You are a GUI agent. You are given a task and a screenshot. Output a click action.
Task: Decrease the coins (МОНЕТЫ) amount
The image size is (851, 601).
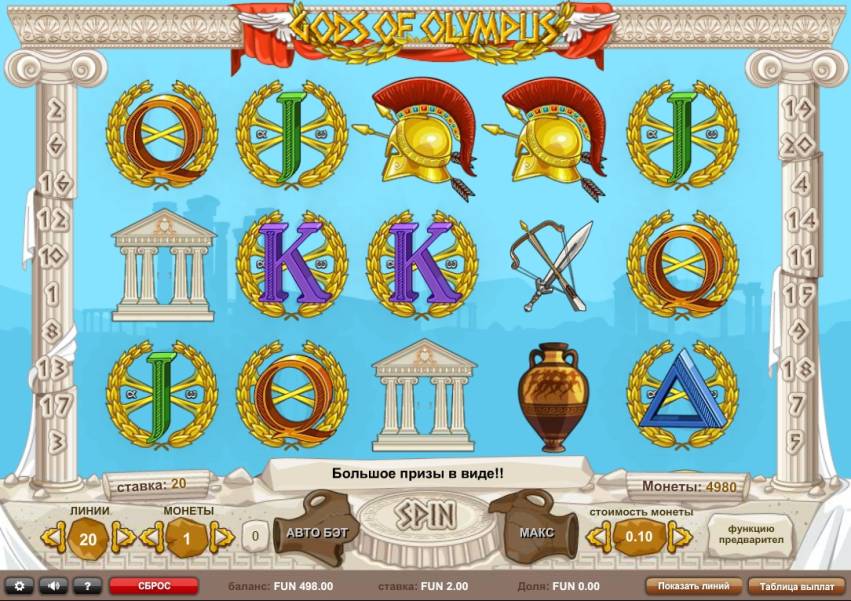pos(152,538)
